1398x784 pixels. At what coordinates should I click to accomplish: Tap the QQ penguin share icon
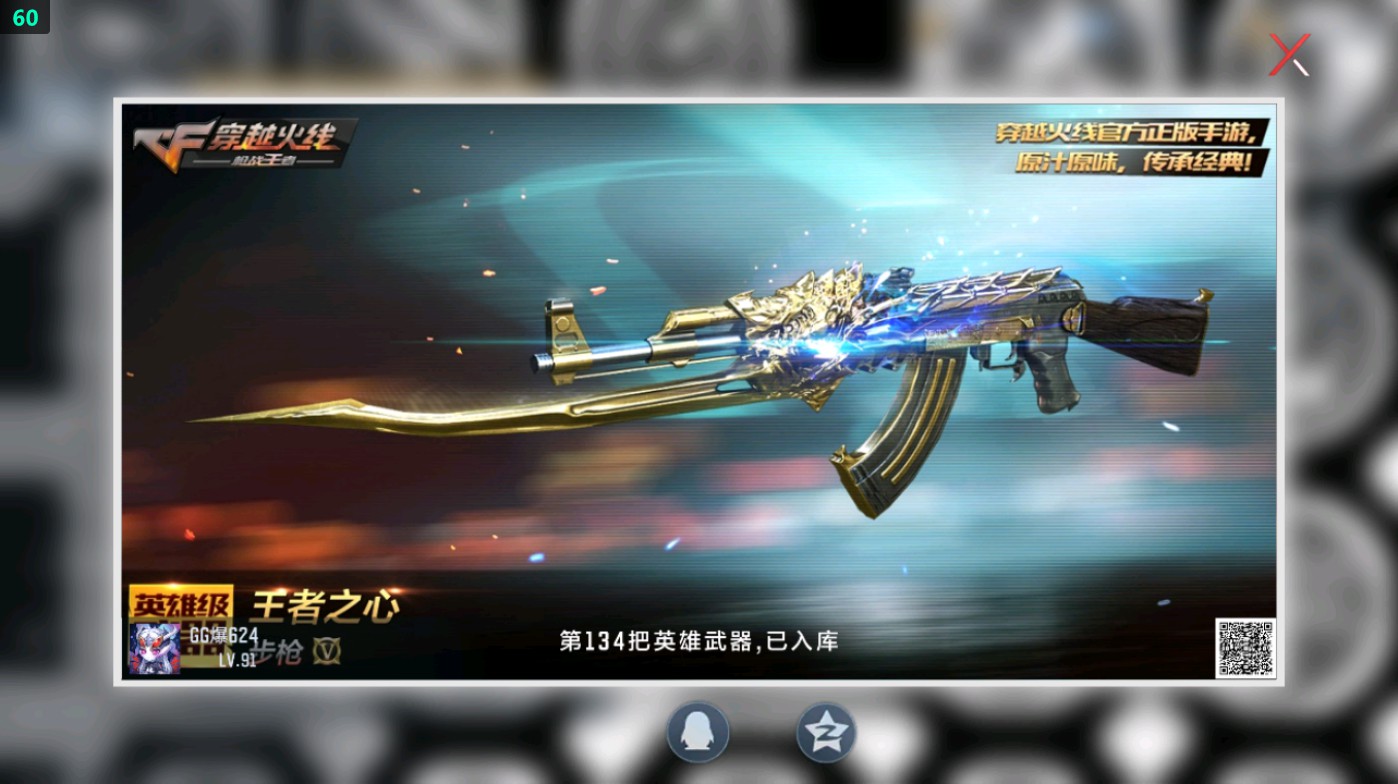point(697,733)
